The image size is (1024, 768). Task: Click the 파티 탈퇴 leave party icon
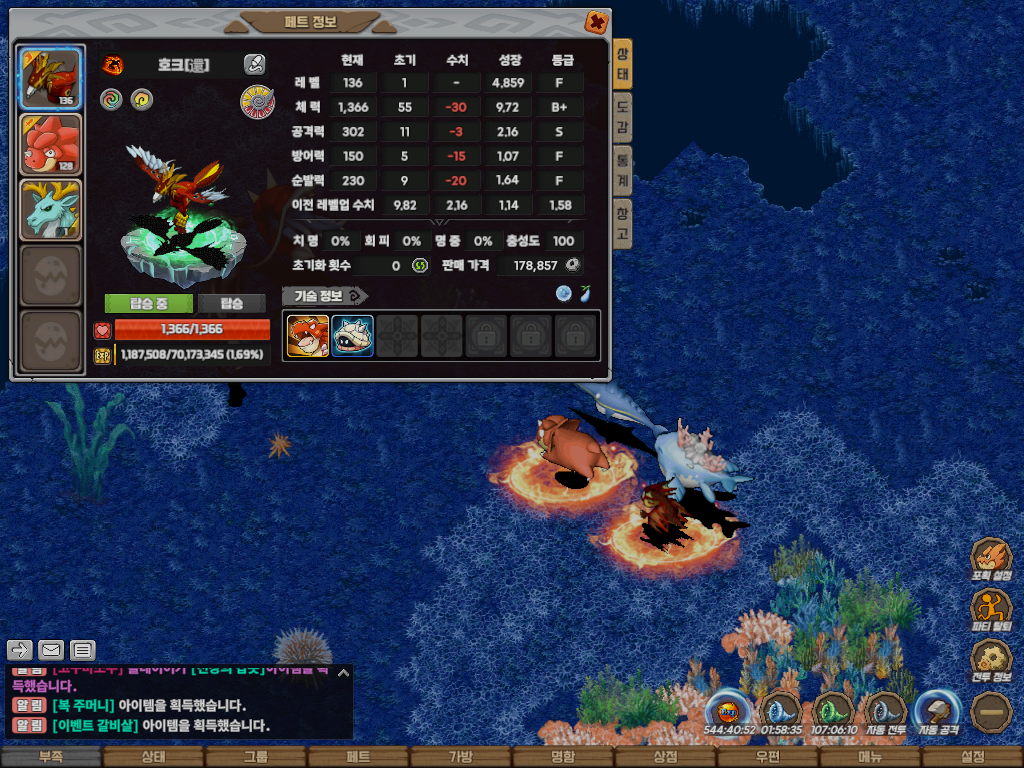(993, 609)
